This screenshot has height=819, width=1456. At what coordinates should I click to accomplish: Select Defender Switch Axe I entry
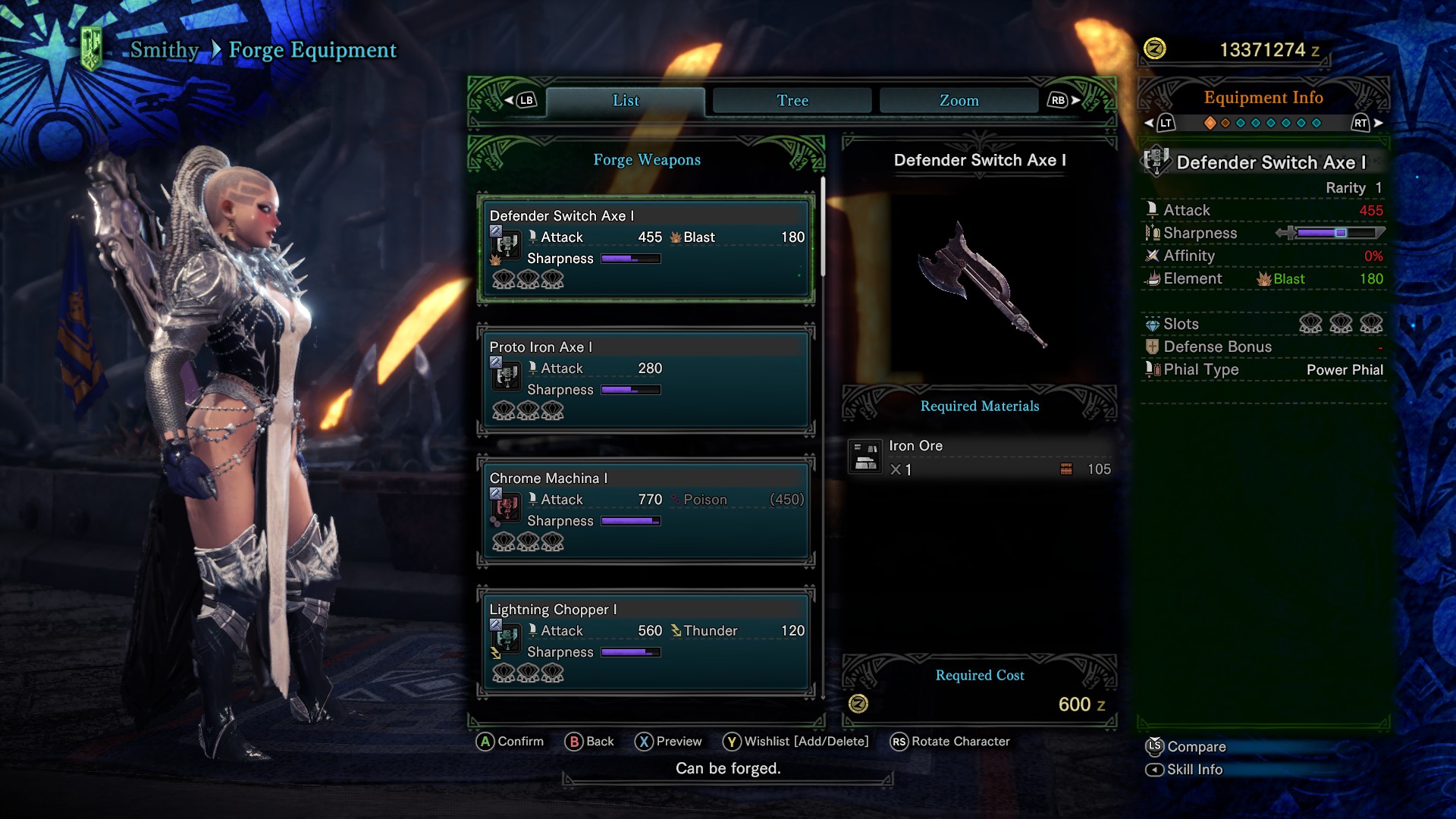click(646, 248)
